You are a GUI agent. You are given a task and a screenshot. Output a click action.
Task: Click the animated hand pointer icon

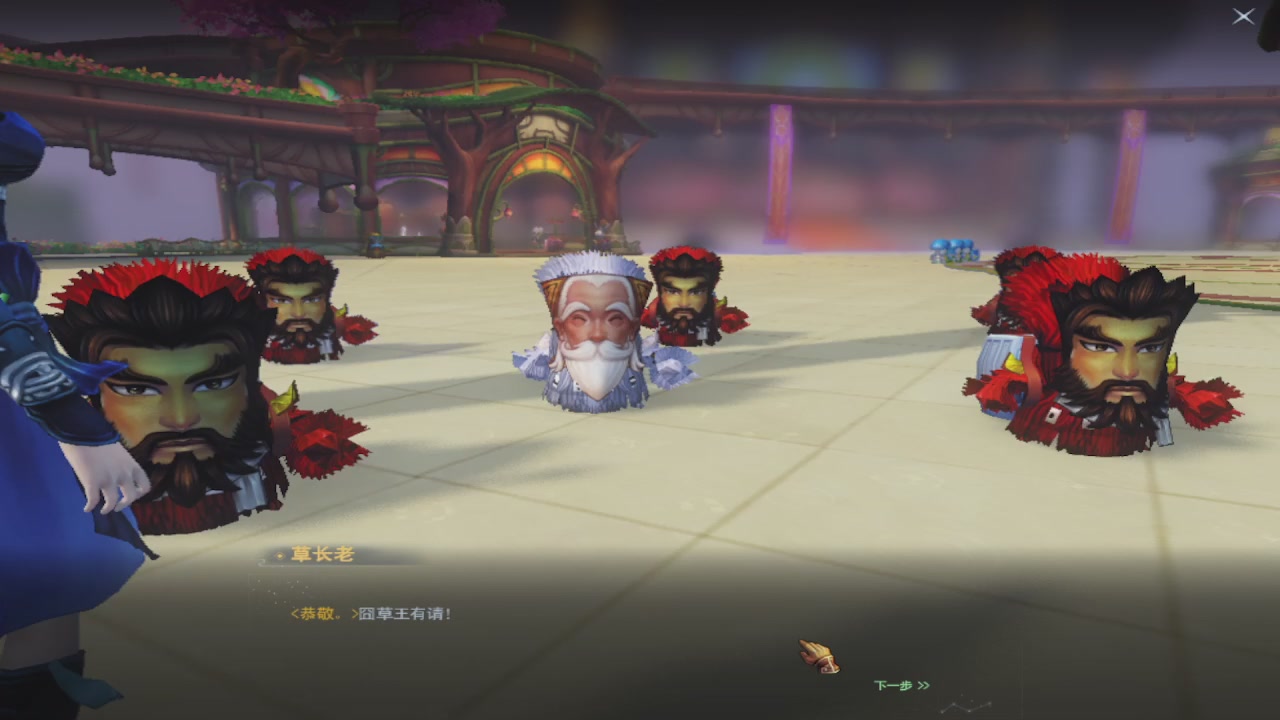820,658
